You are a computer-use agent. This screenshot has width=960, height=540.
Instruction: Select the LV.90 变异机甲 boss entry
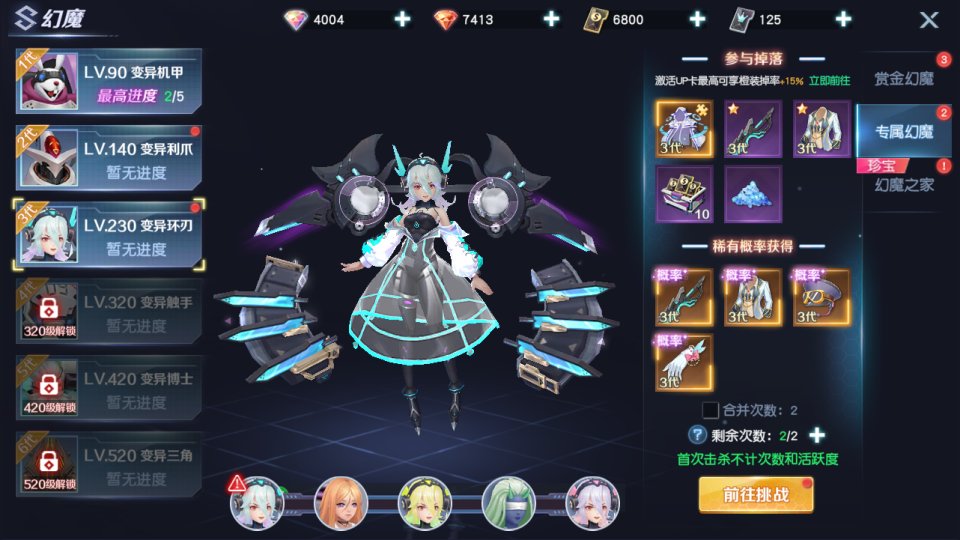pyautogui.click(x=108, y=81)
